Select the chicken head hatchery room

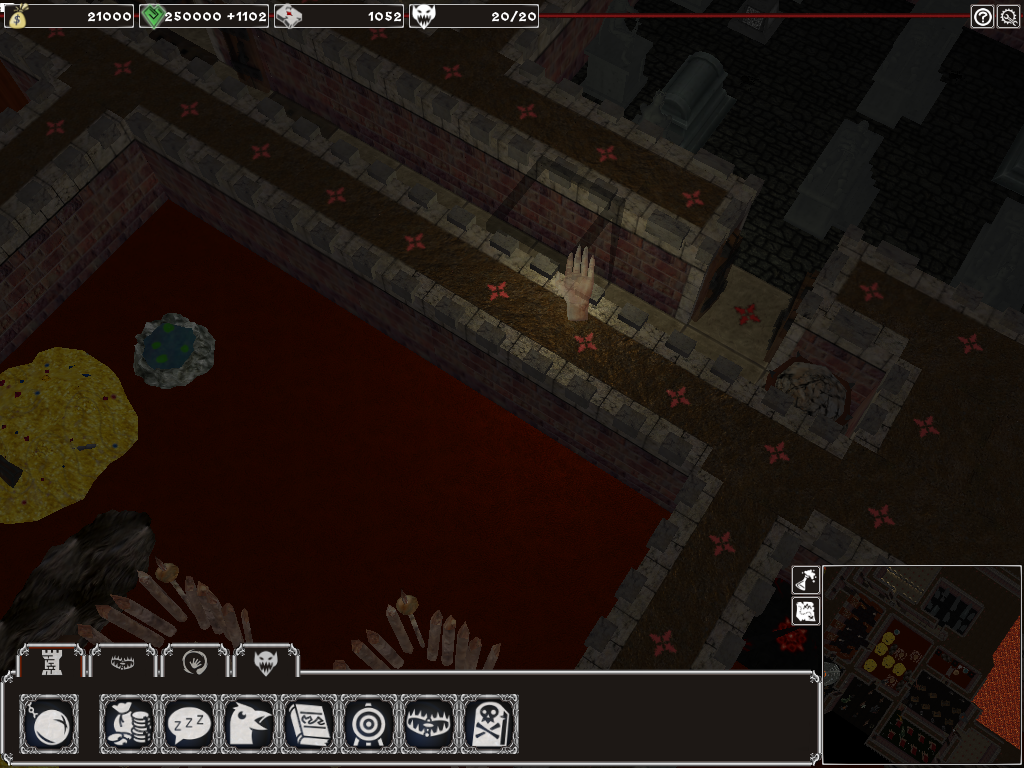pyautogui.click(x=249, y=723)
